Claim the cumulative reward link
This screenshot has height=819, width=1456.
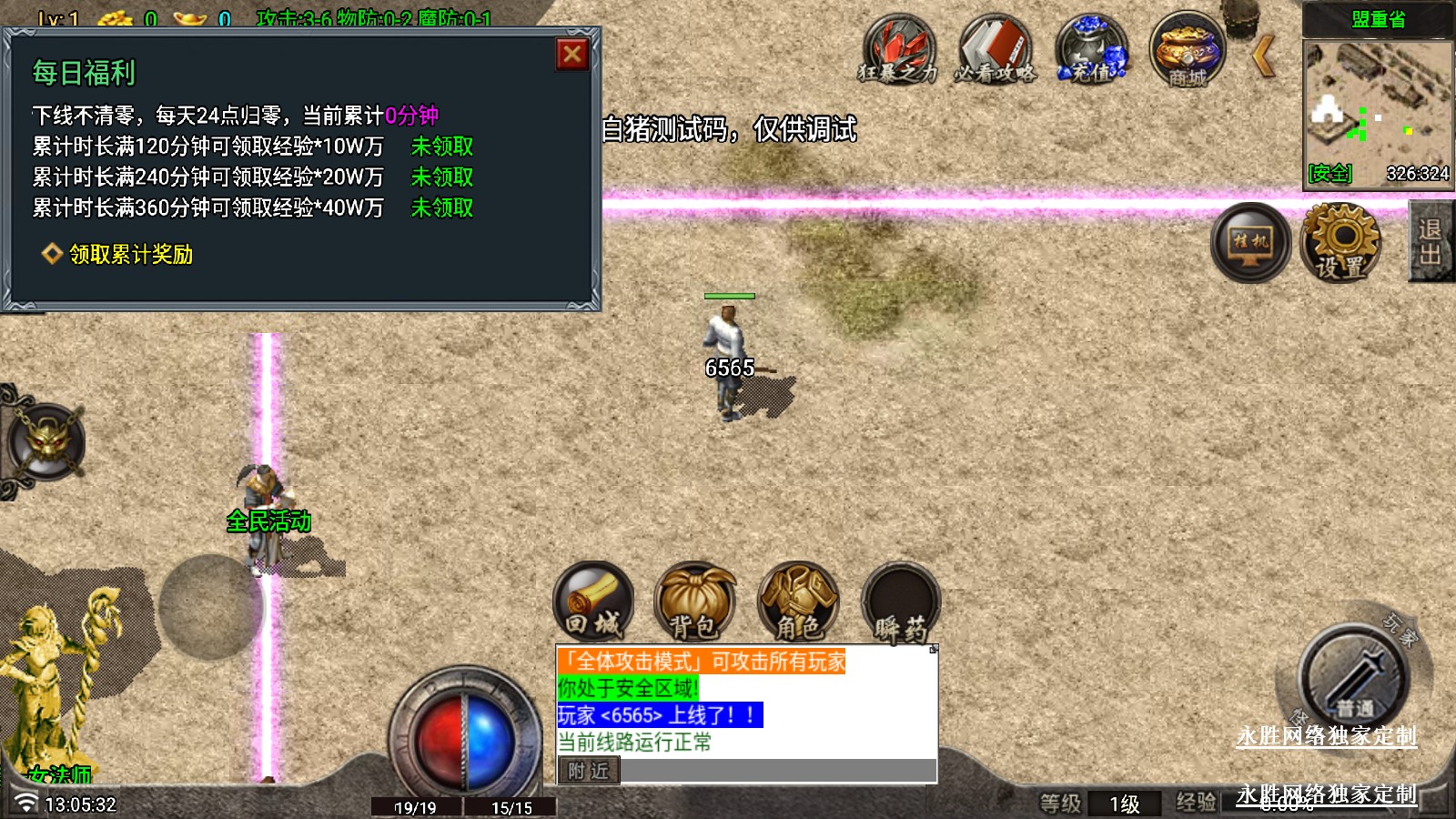tap(131, 255)
